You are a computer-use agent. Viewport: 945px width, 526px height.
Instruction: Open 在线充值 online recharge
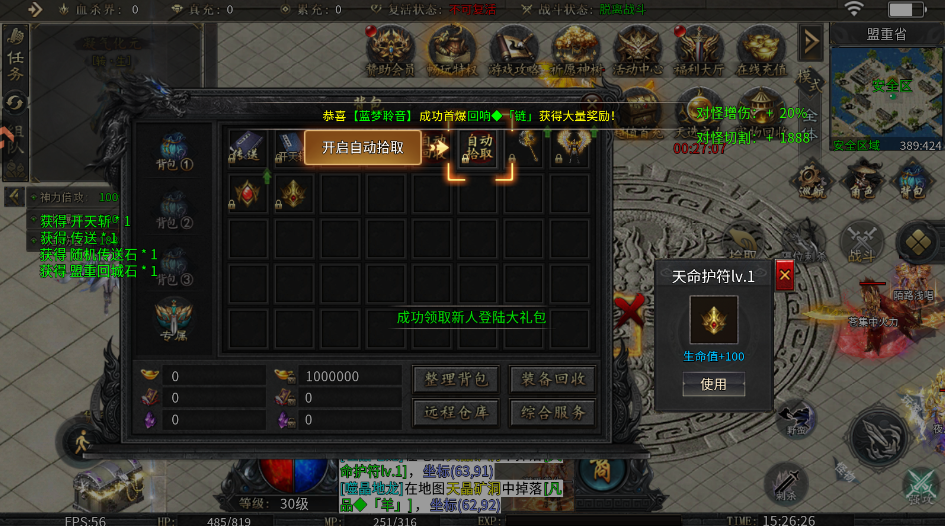tap(760, 50)
